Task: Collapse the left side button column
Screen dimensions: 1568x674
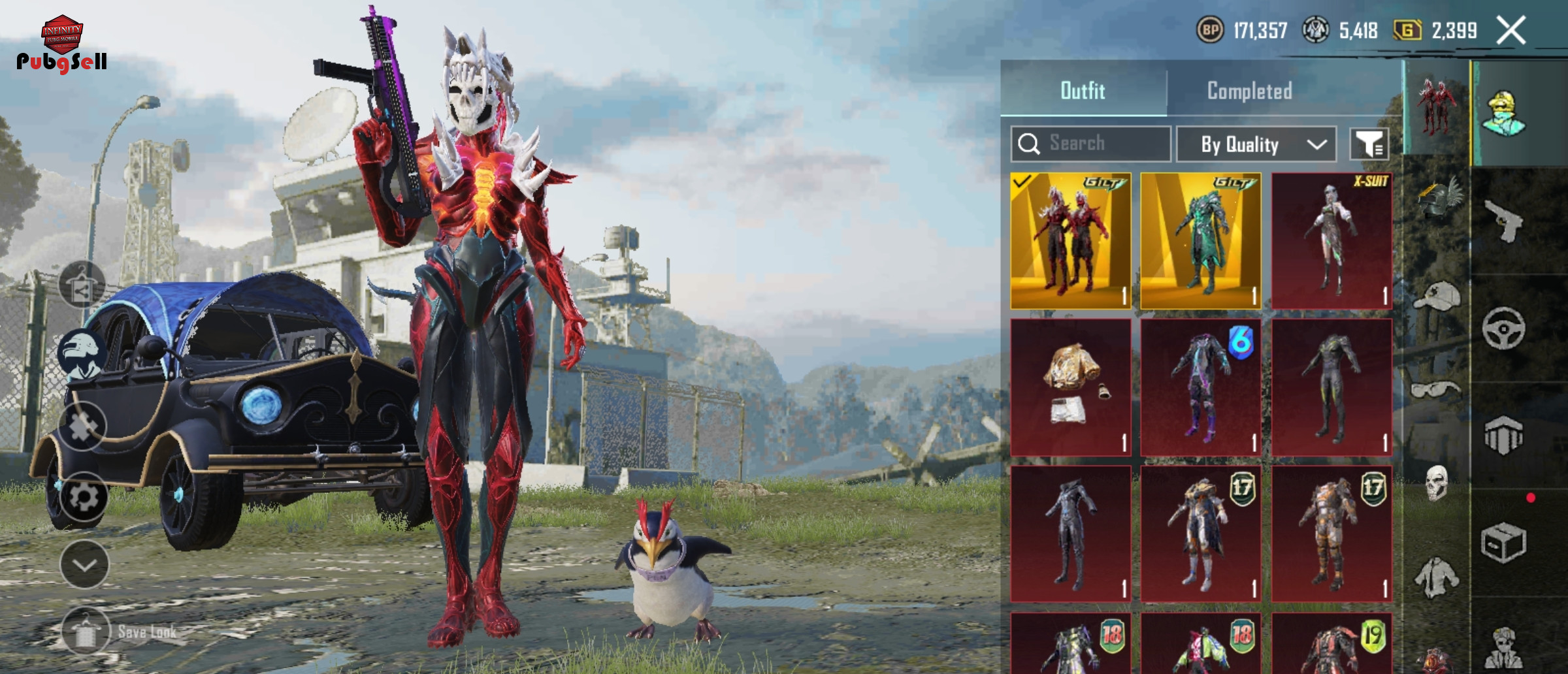Action: [84, 565]
